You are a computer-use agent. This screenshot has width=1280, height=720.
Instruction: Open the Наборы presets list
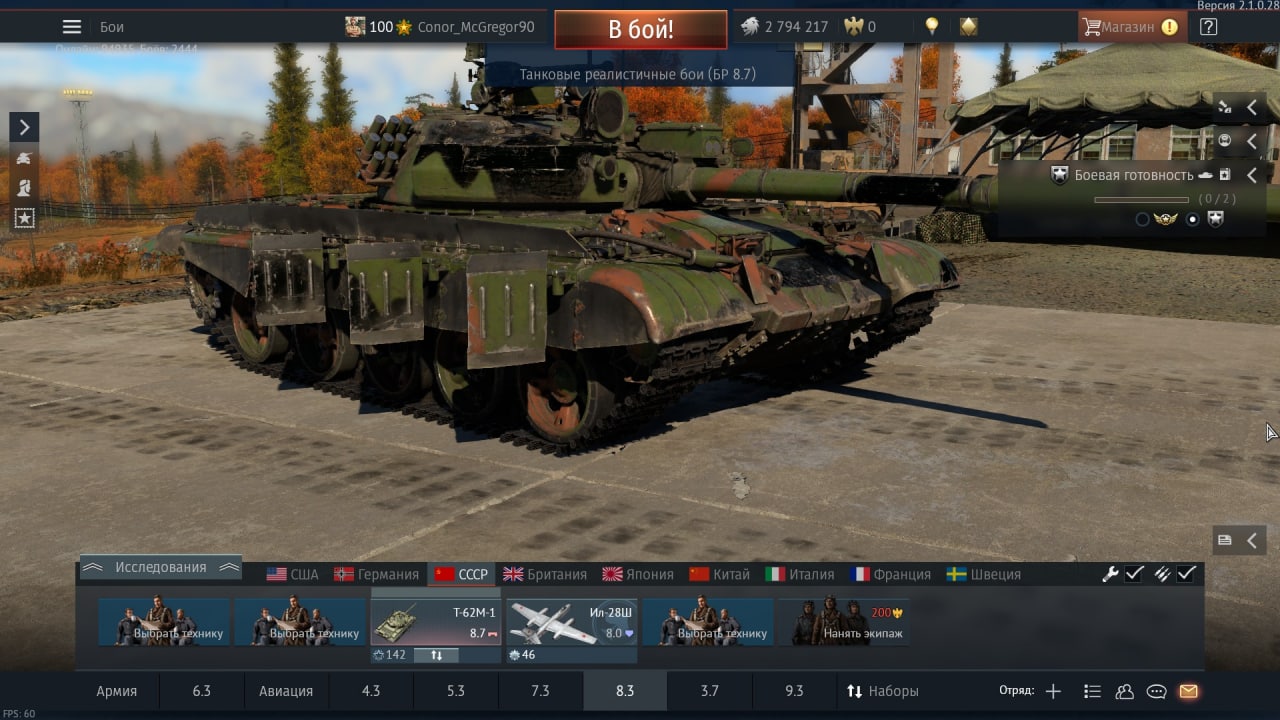[x=882, y=691]
